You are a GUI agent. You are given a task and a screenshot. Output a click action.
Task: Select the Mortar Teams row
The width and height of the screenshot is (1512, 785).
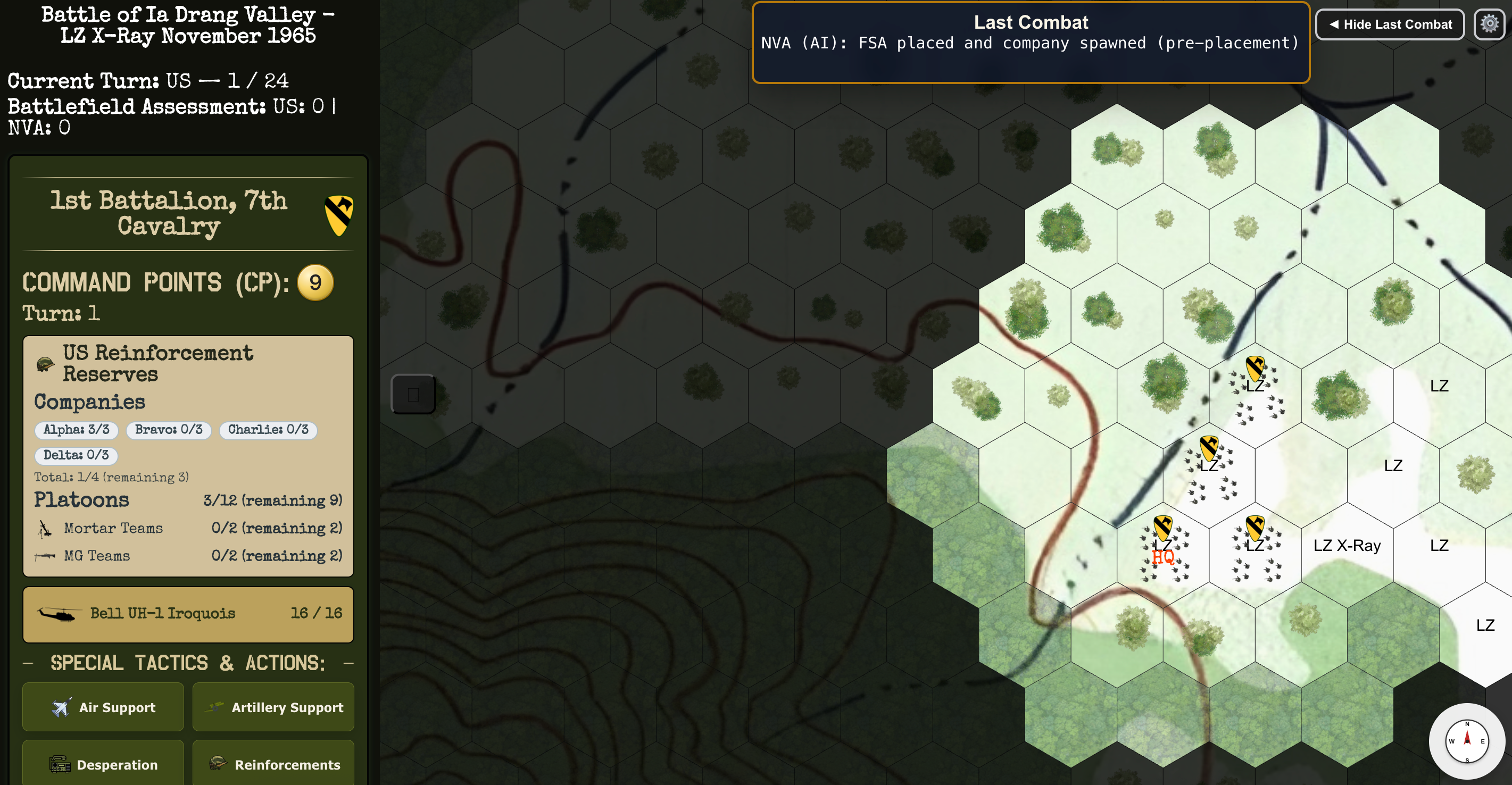(x=188, y=528)
